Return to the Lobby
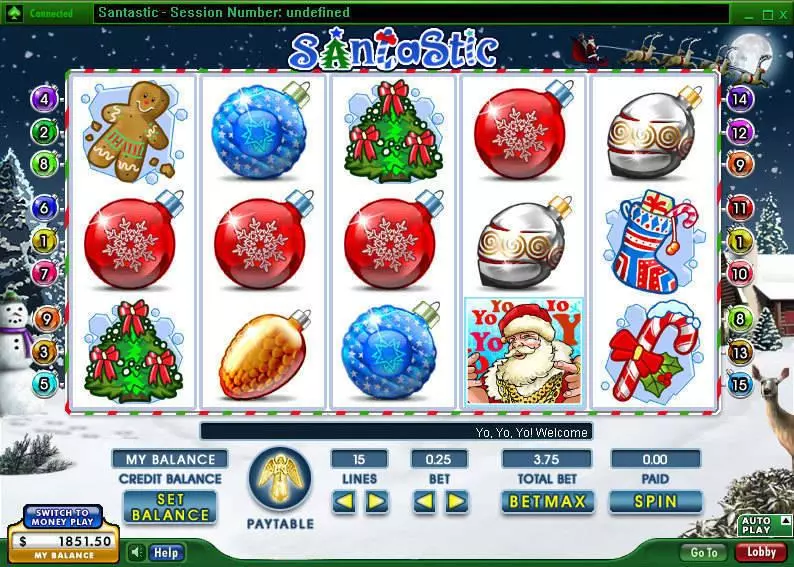The image size is (794, 567). point(761,552)
